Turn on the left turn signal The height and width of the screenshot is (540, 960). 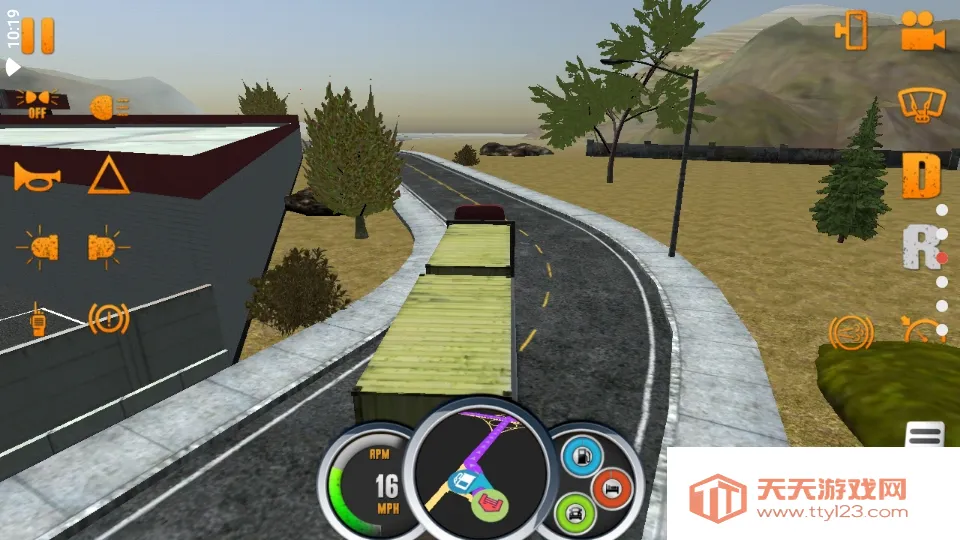[x=38, y=247]
